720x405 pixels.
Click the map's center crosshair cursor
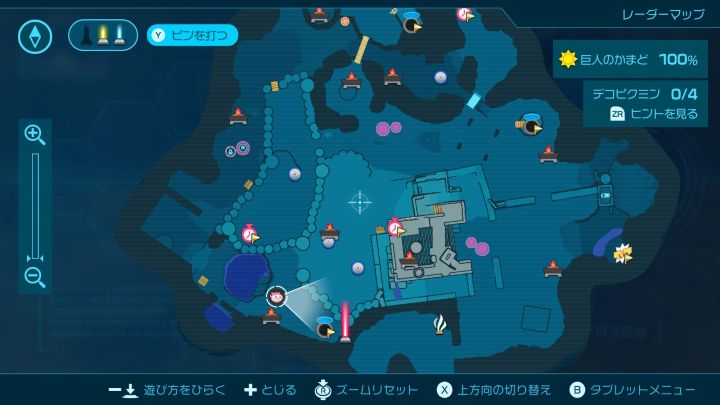359,202
